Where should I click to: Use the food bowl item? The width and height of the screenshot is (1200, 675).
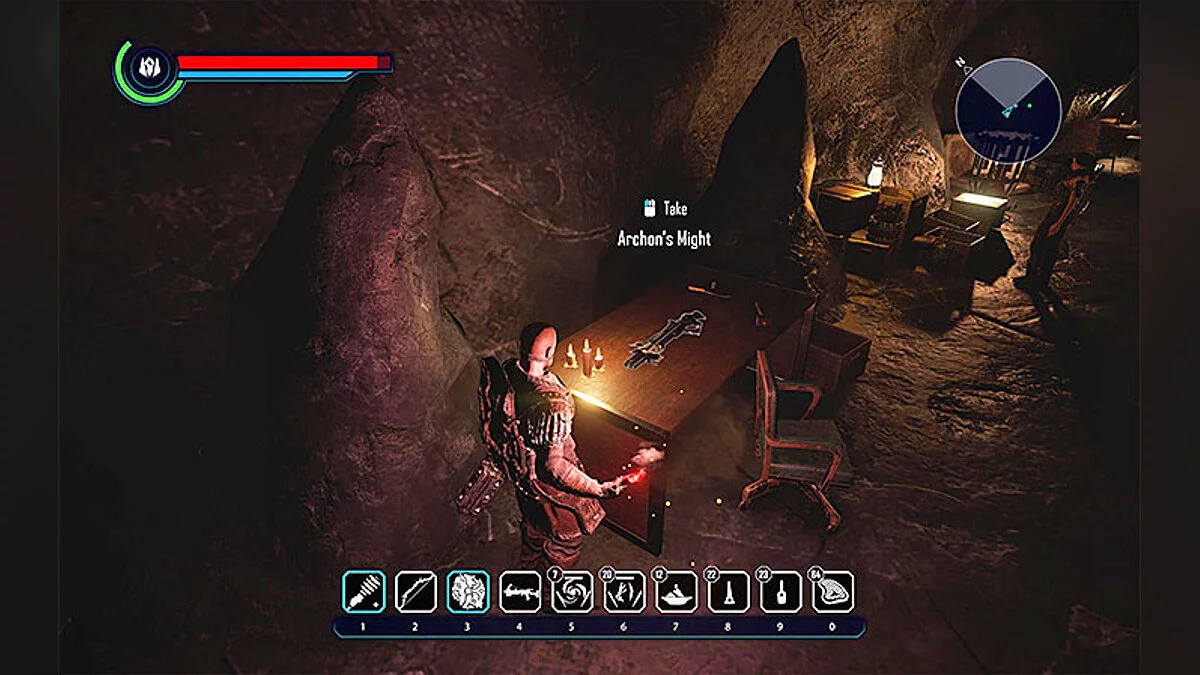point(676,592)
